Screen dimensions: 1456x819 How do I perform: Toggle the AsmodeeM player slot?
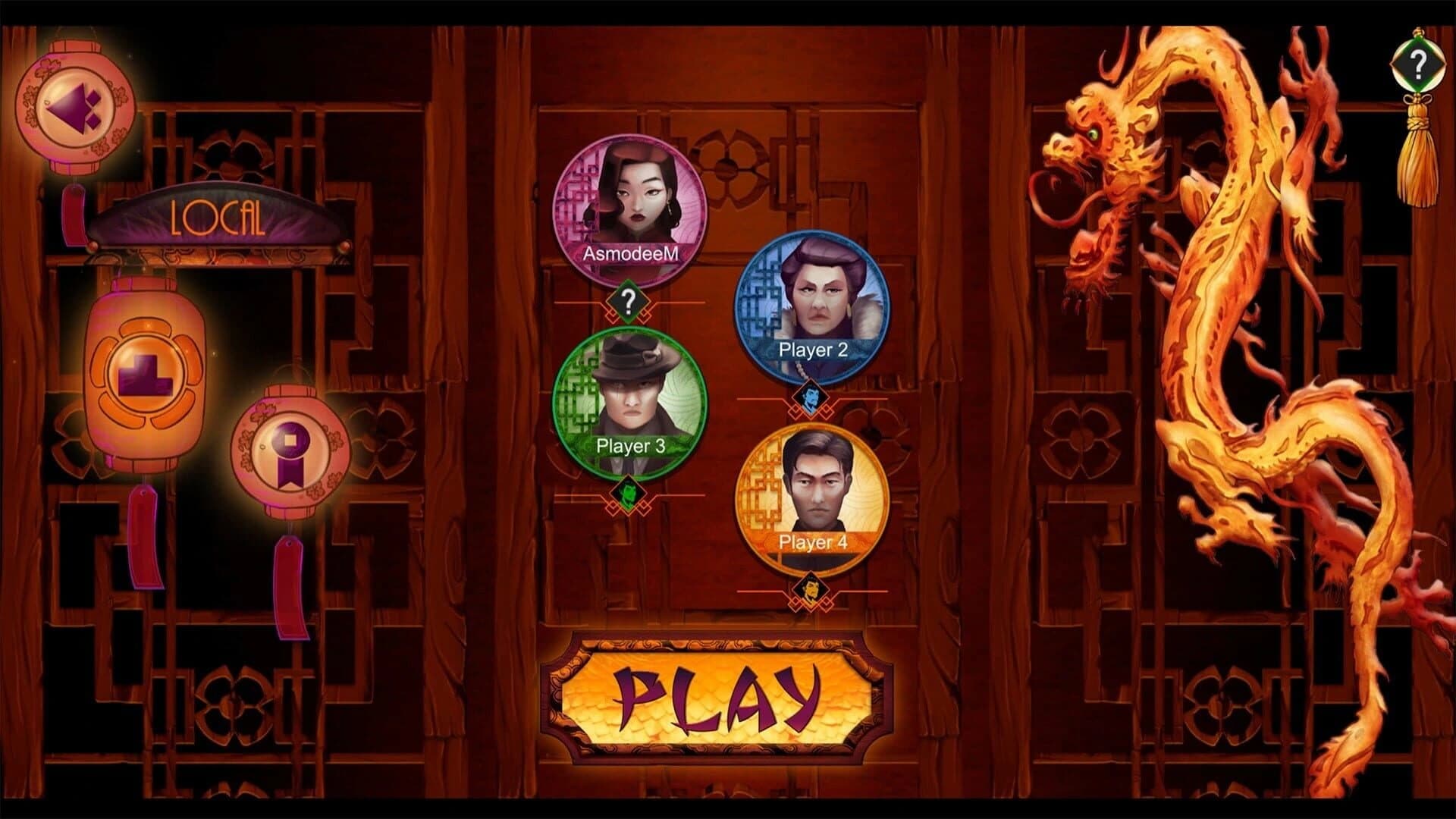(x=630, y=205)
